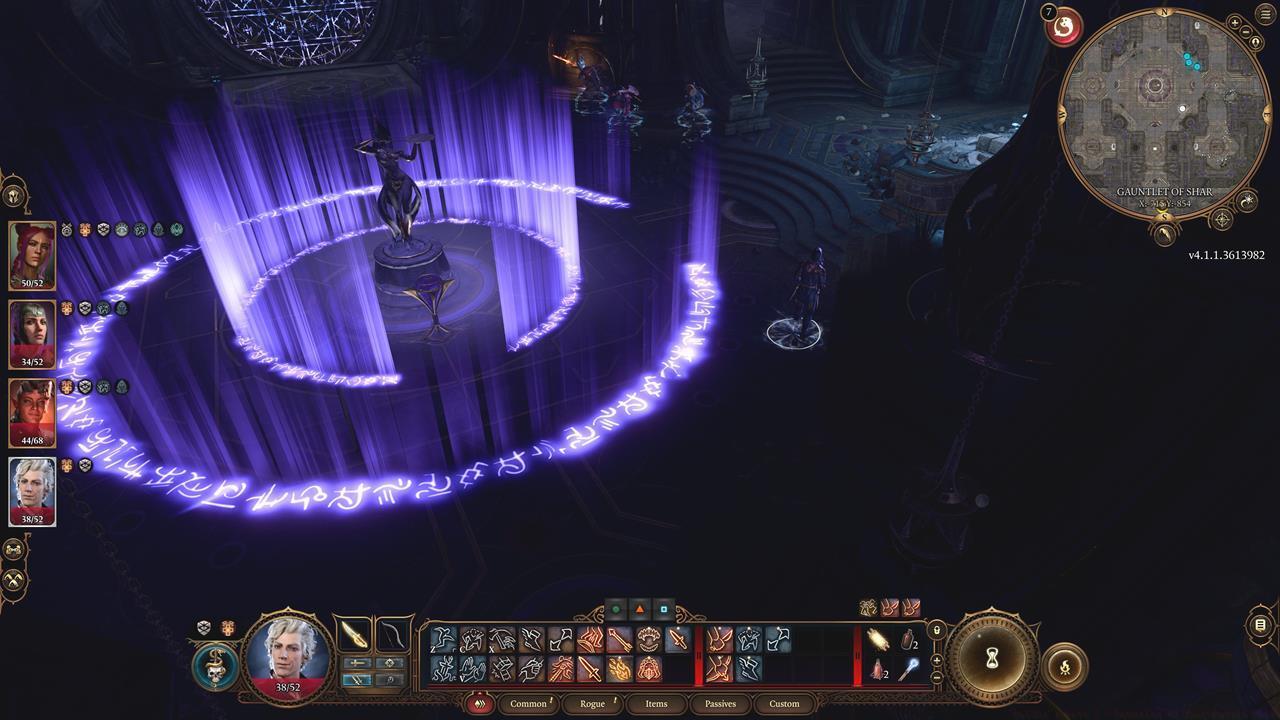Select the Shove open-hand icon on hotbar
1280x720 pixels.
click(x=470, y=668)
